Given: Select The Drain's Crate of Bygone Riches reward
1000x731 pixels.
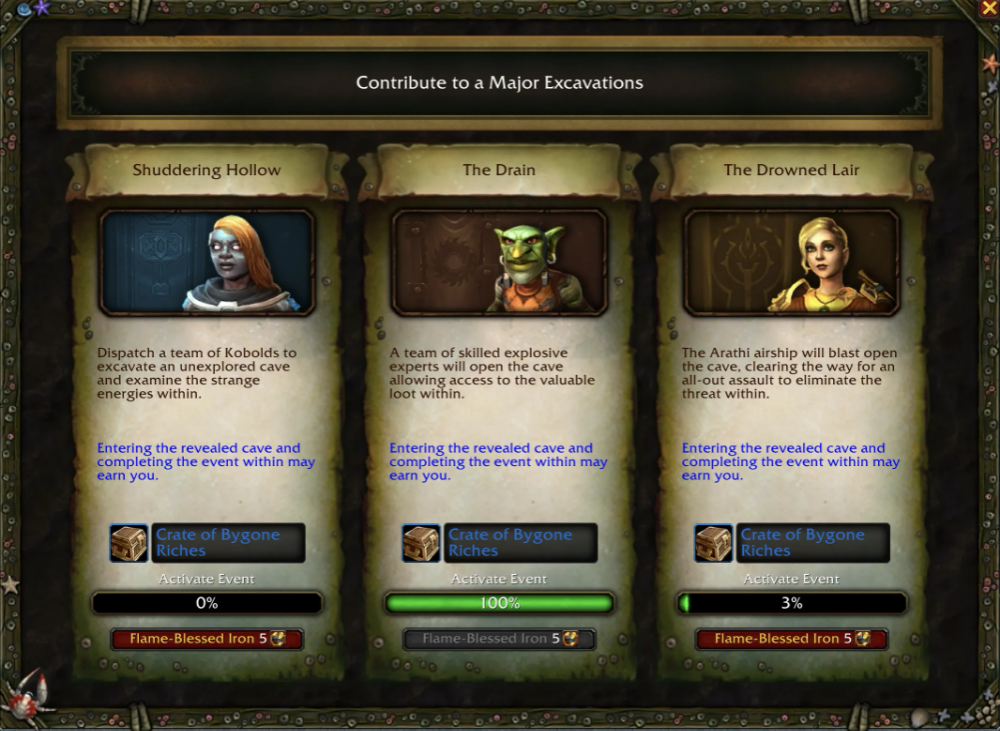Looking at the screenshot, I should [x=499, y=543].
